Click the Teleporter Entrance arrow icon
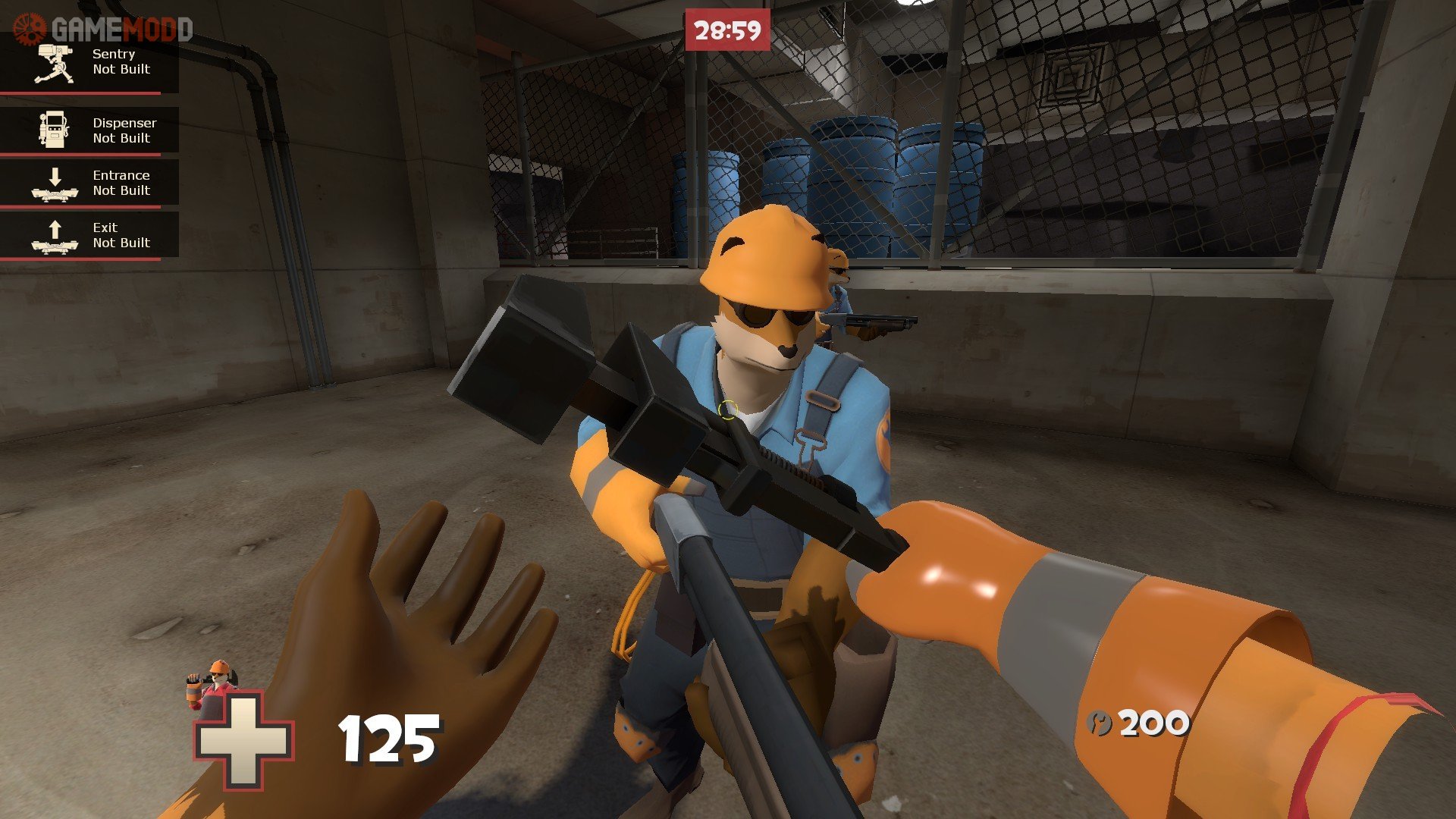This screenshot has height=819, width=1456. [53, 176]
